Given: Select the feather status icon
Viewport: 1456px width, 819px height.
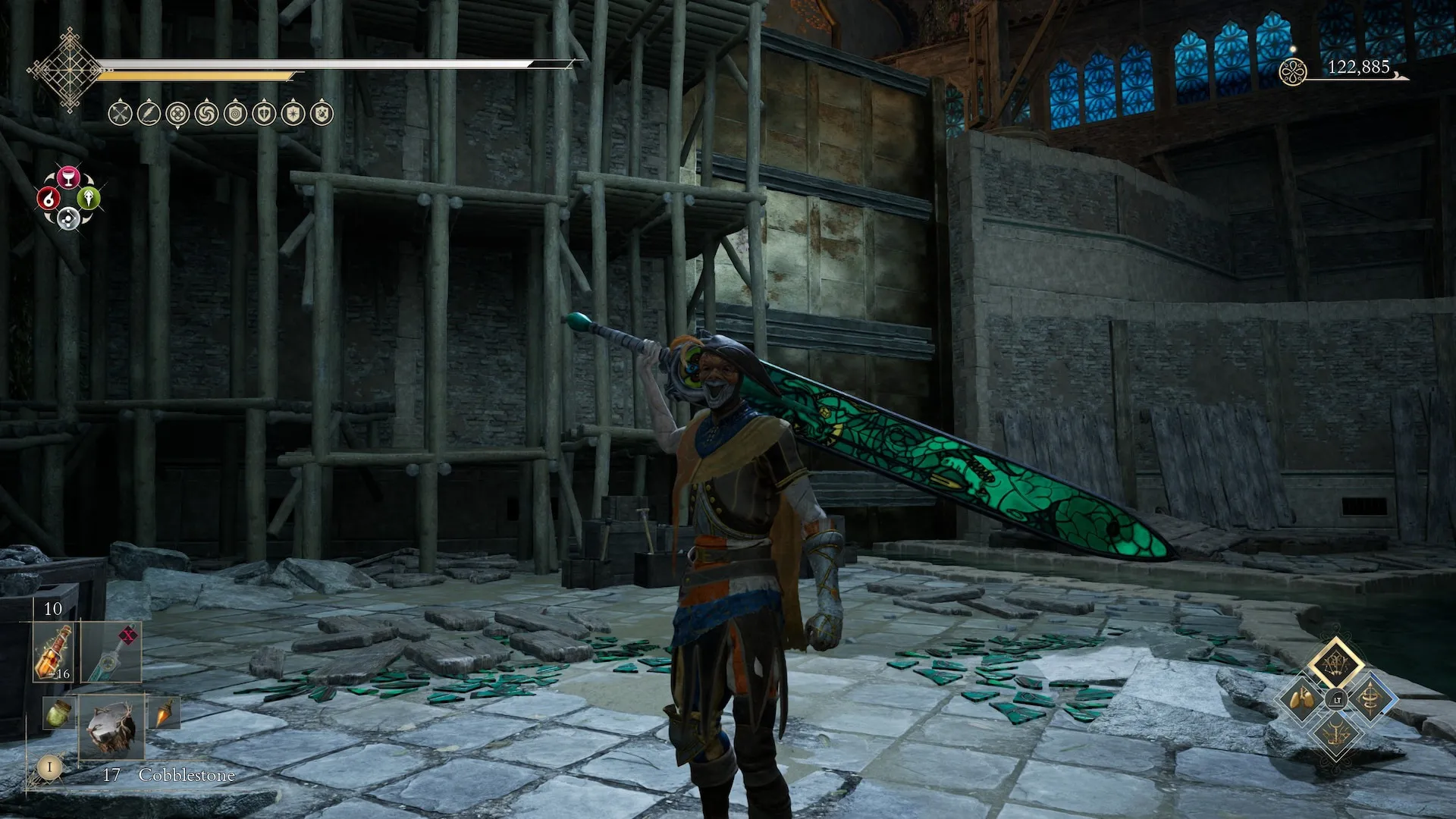Looking at the screenshot, I should pos(149,114).
